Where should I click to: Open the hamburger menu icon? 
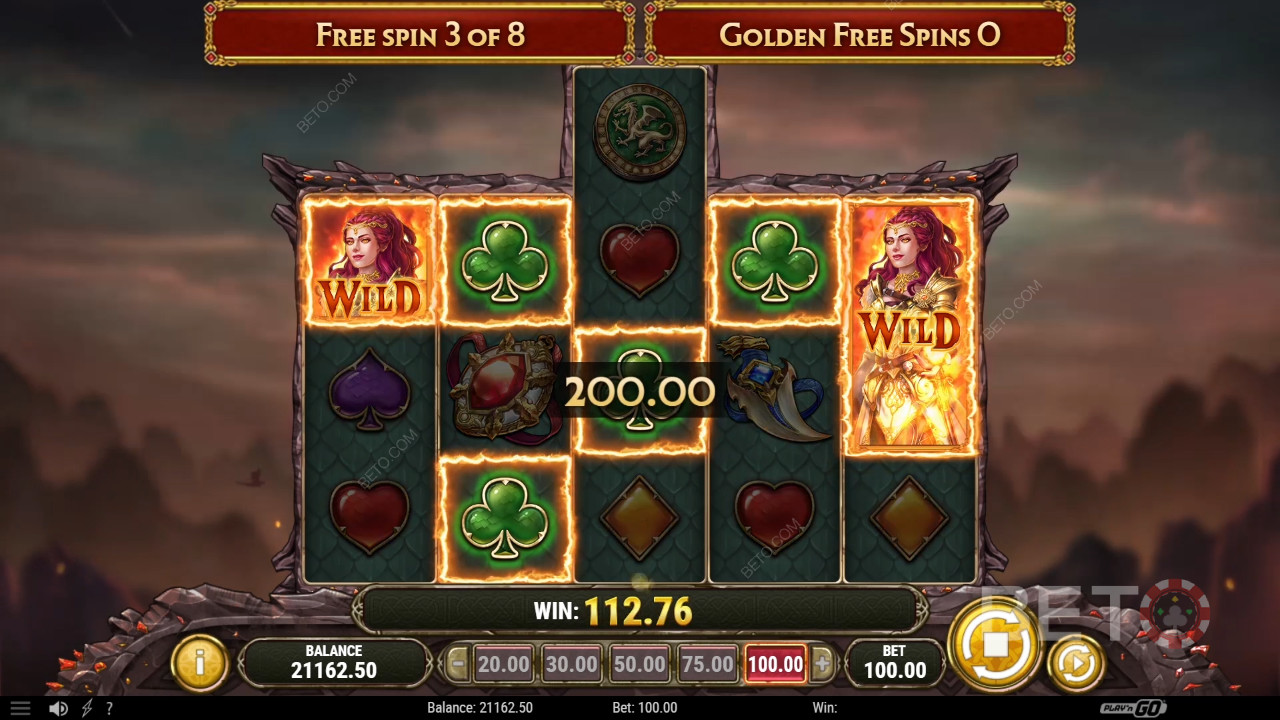(20, 707)
